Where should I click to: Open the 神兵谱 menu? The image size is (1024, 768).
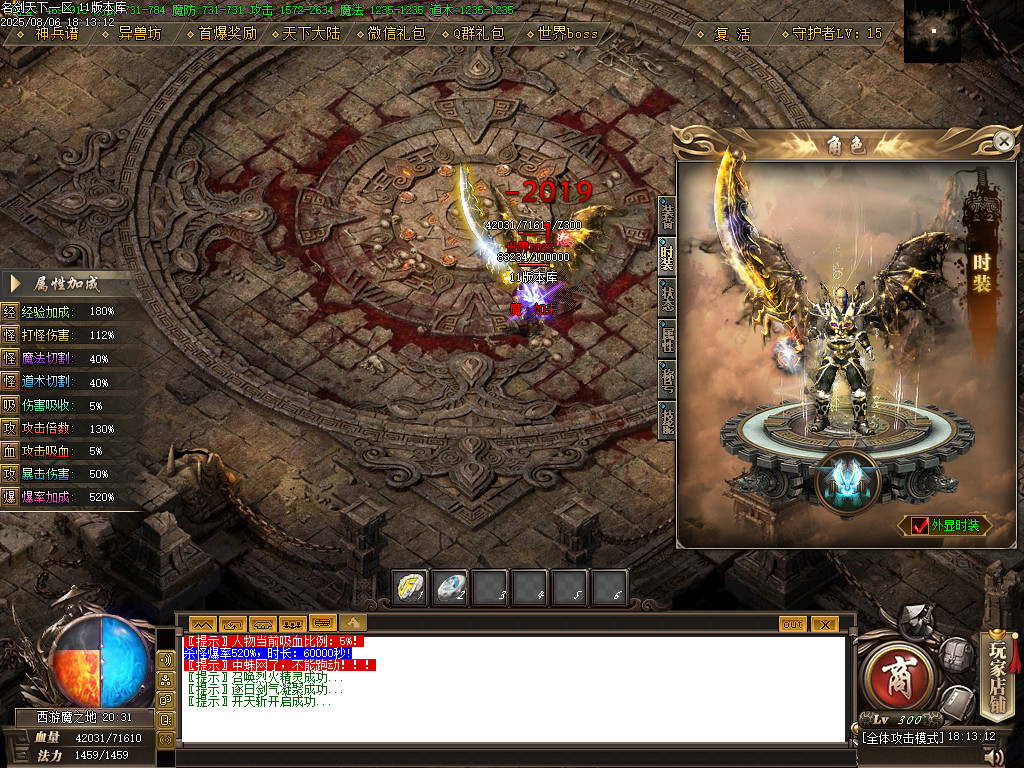tap(56, 33)
